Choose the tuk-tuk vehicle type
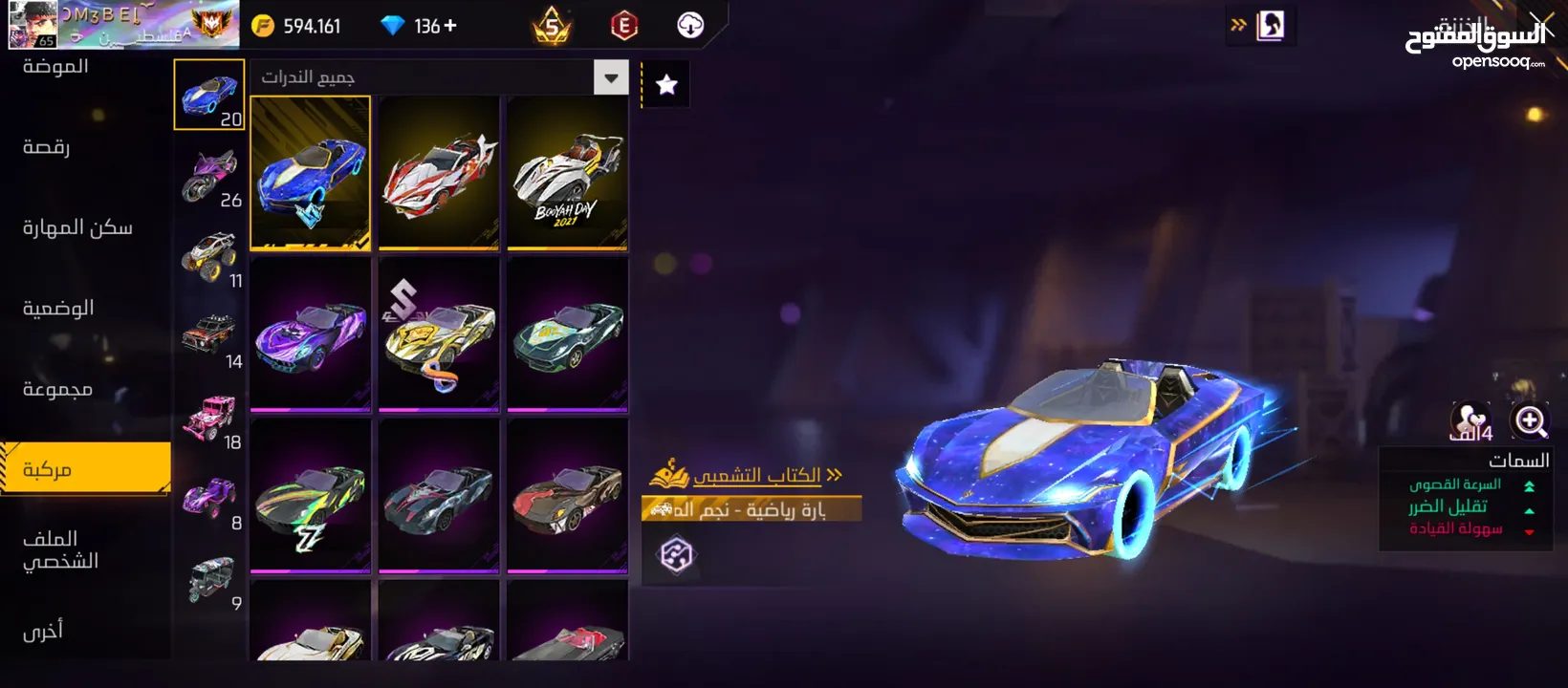The height and width of the screenshot is (688, 1568). [x=210, y=580]
